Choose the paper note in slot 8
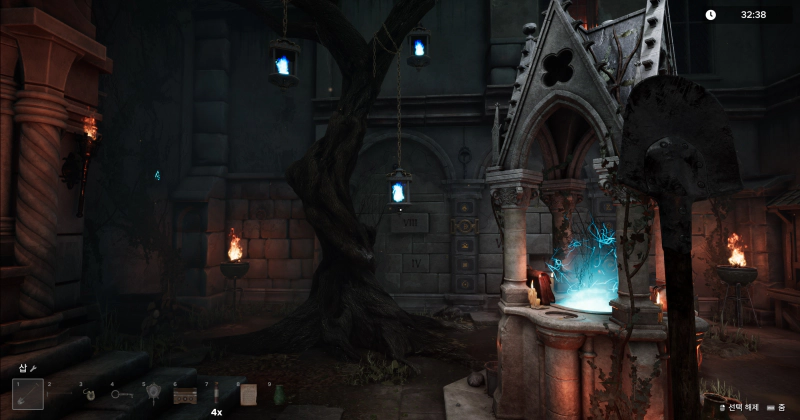 coord(247,394)
